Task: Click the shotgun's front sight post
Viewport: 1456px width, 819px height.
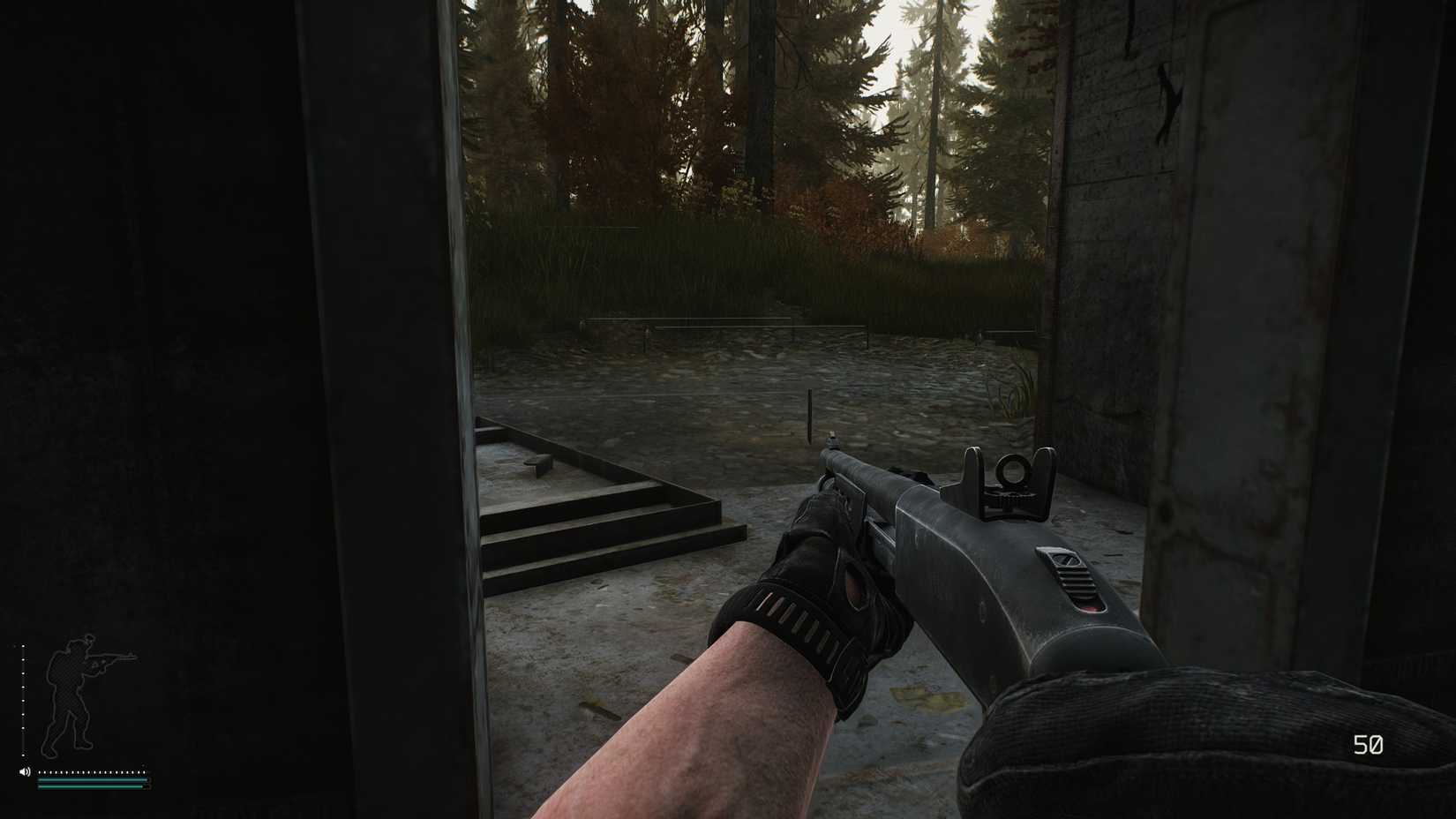Action: click(x=830, y=437)
